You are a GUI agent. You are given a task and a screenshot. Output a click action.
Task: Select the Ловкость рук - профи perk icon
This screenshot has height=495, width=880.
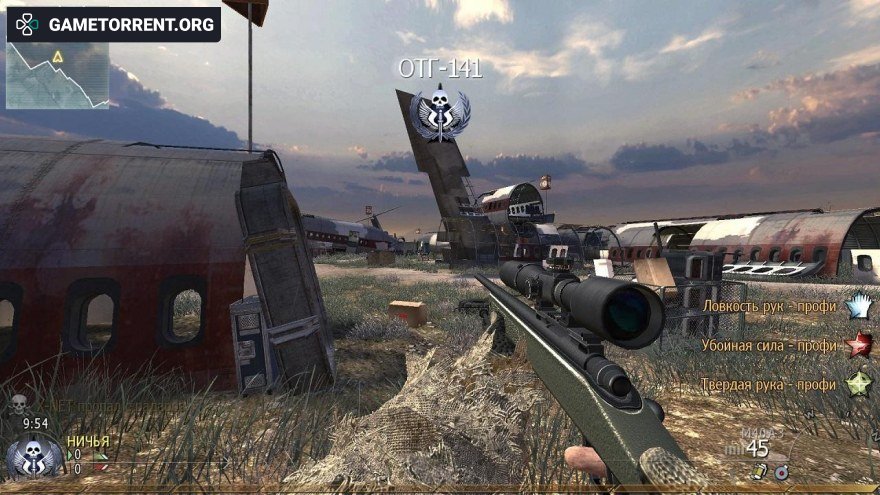(x=858, y=306)
